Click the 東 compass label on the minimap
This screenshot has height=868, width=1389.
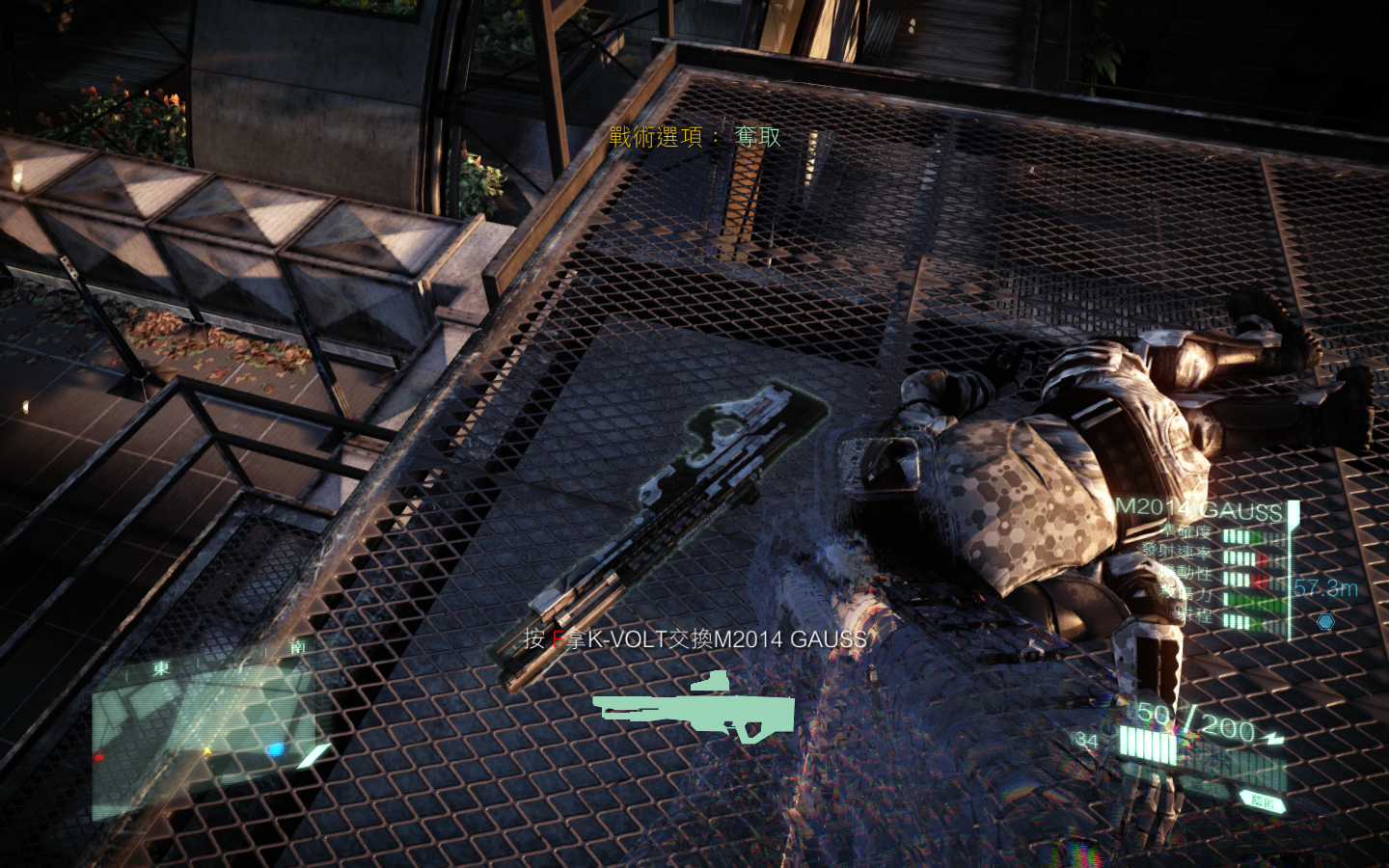pos(162,666)
